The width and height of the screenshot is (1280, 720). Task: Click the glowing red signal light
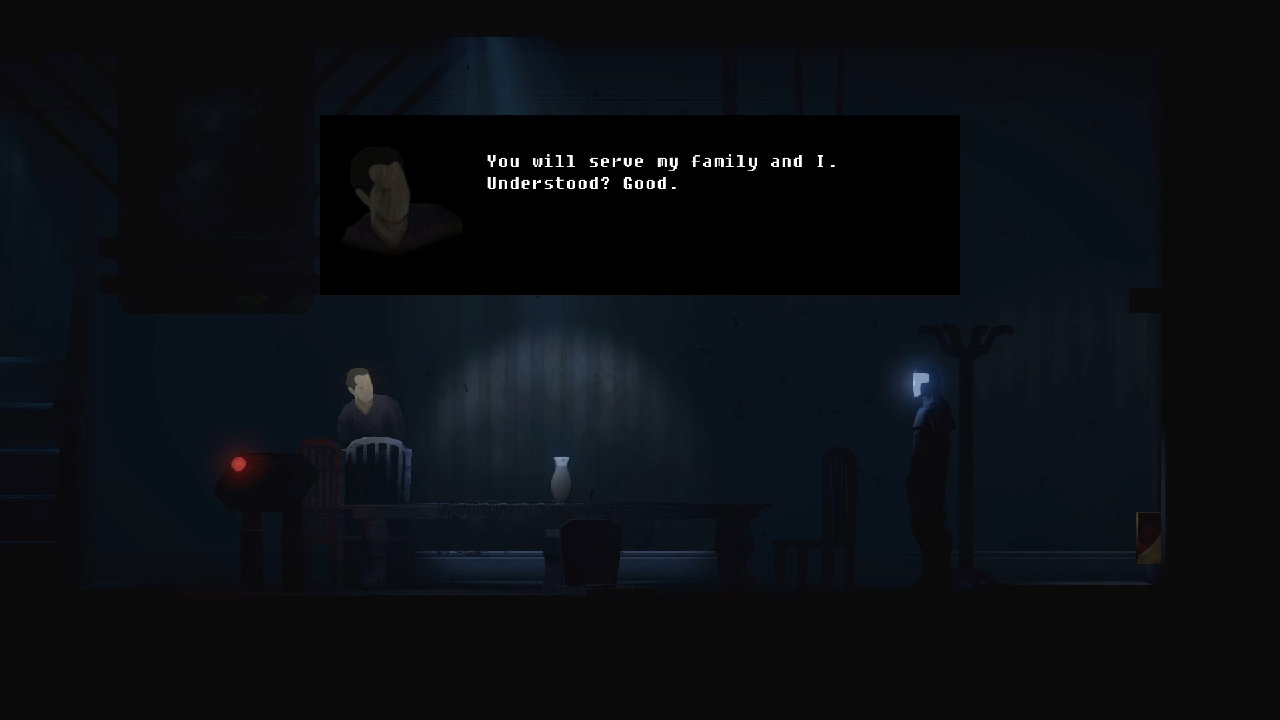point(238,463)
